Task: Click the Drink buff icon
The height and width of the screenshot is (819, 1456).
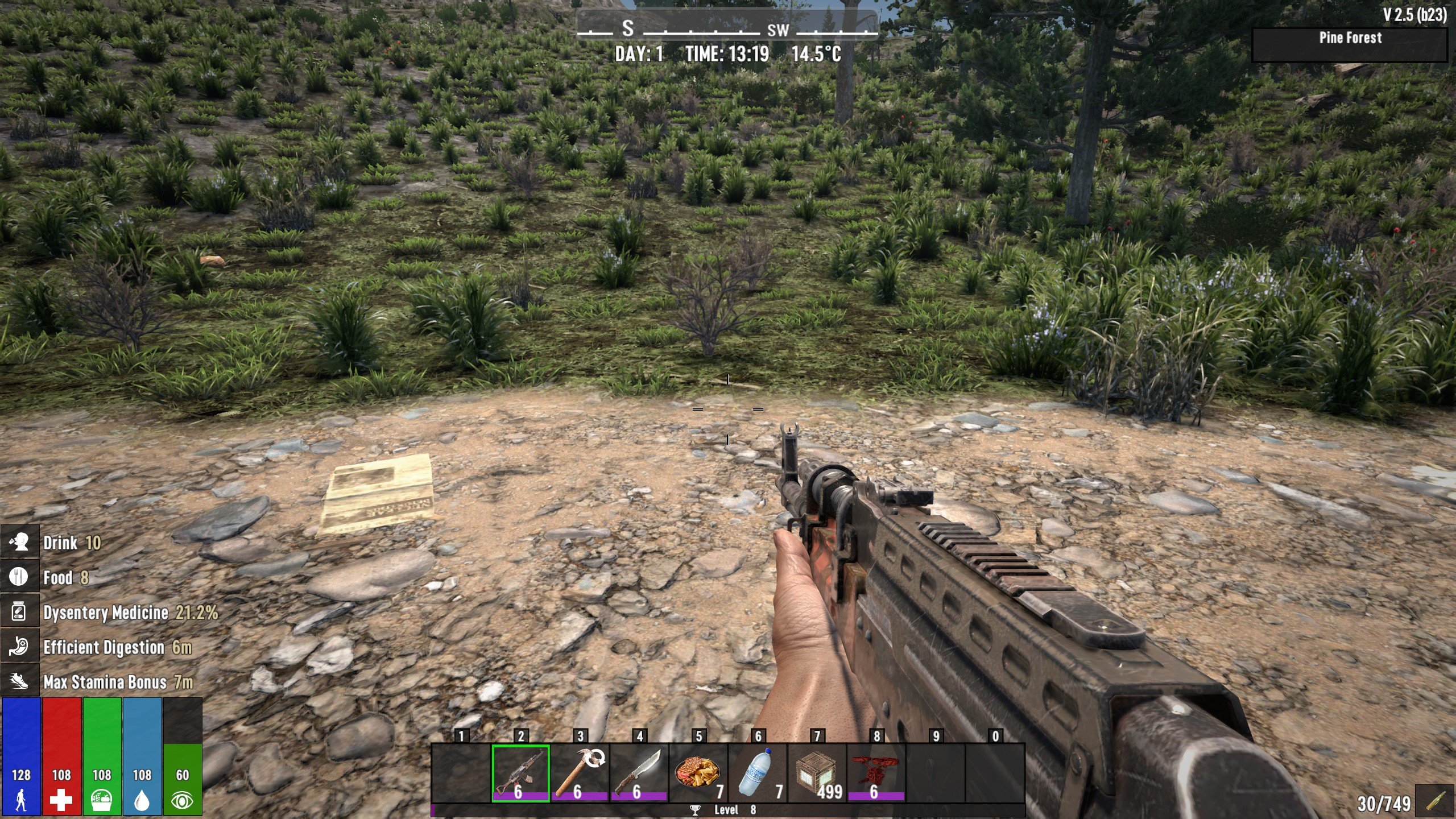Action: tap(20, 543)
